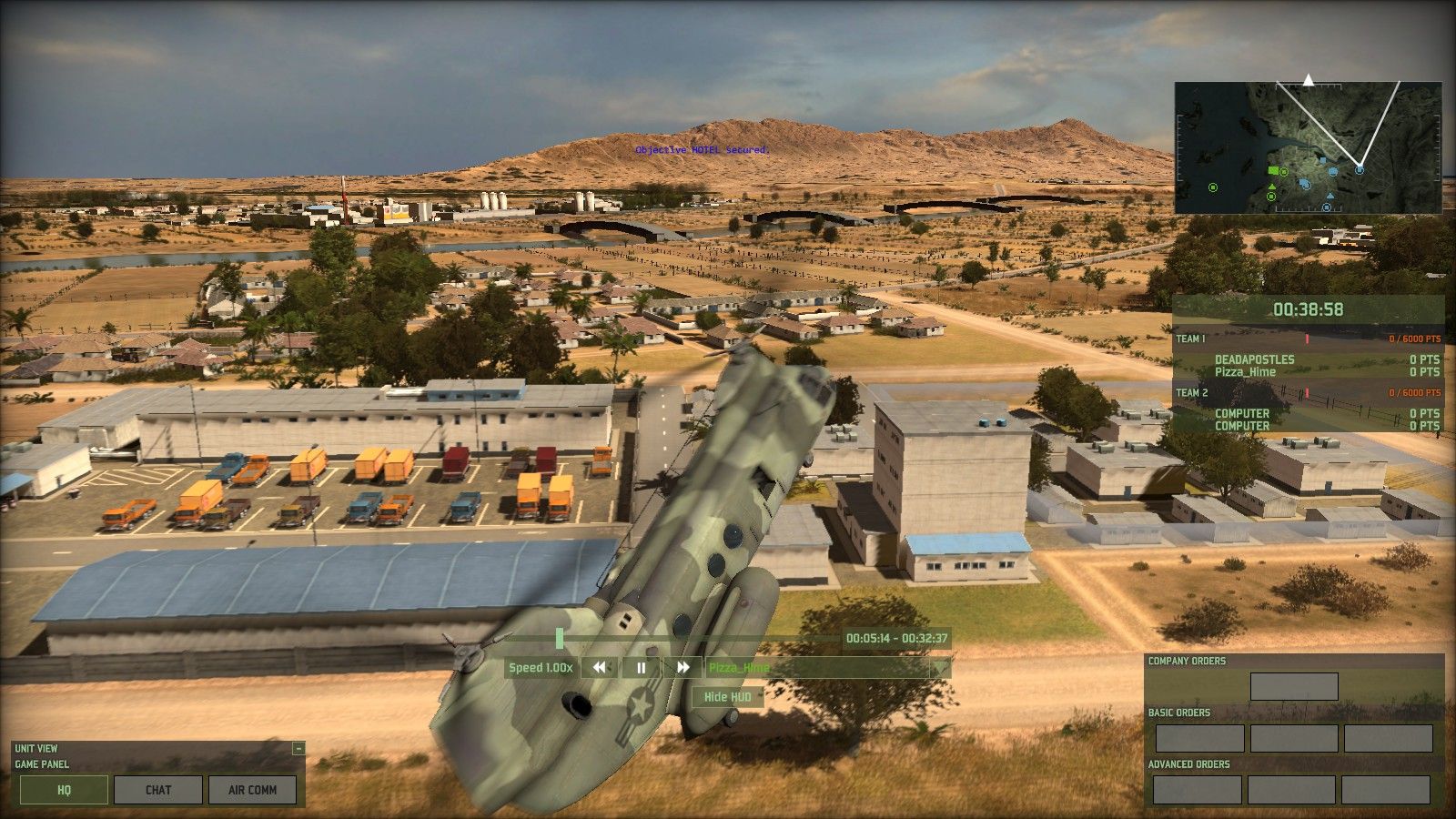Viewport: 1456px width, 819px height.
Task: Select the HQ game panel button
Action: coord(64,790)
